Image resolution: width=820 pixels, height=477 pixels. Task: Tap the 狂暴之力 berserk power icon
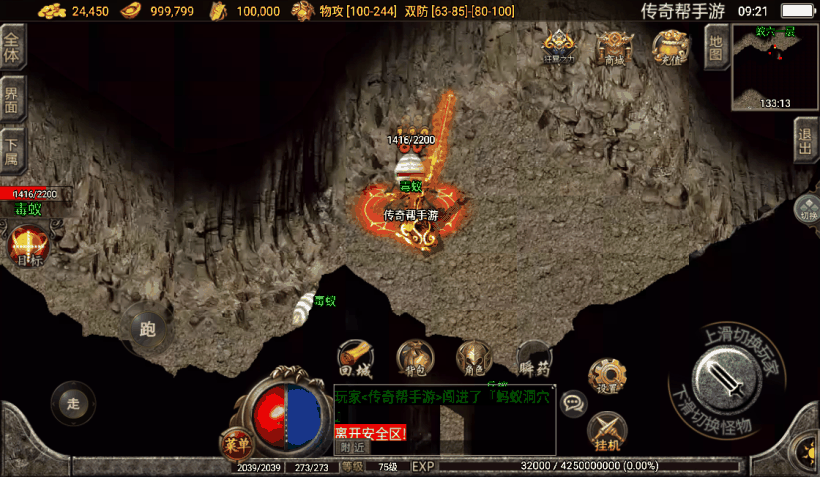[x=558, y=47]
